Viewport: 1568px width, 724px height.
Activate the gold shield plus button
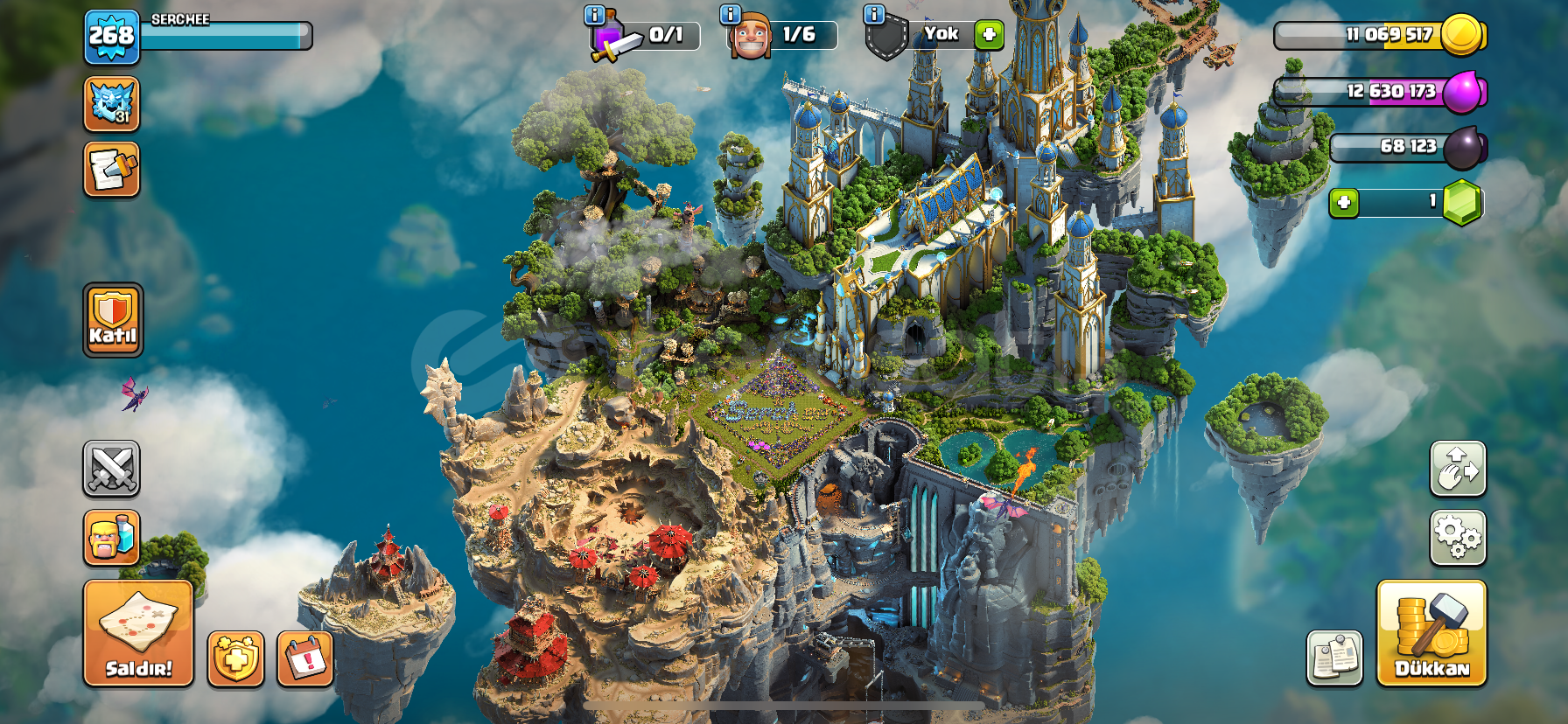tap(235, 658)
